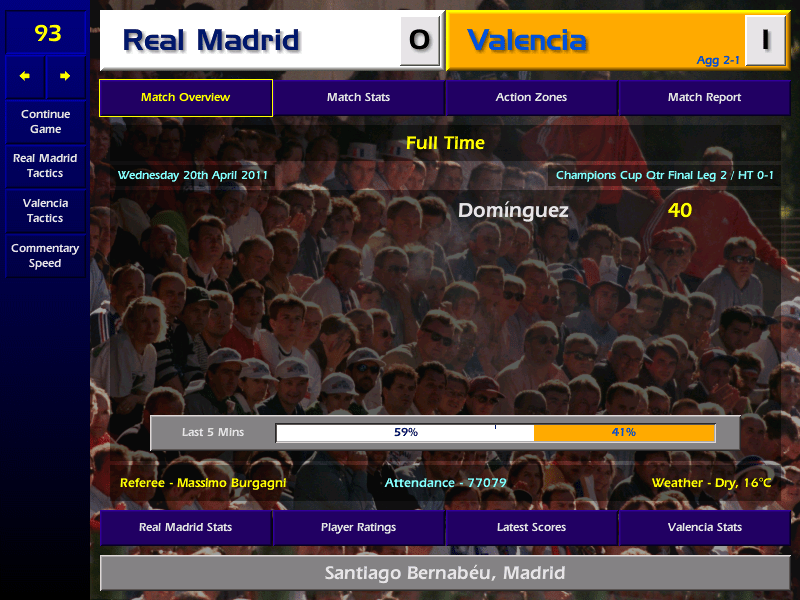Image resolution: width=800 pixels, height=600 pixels.
Task: Show the Action Zones tab
Action: coord(531,98)
